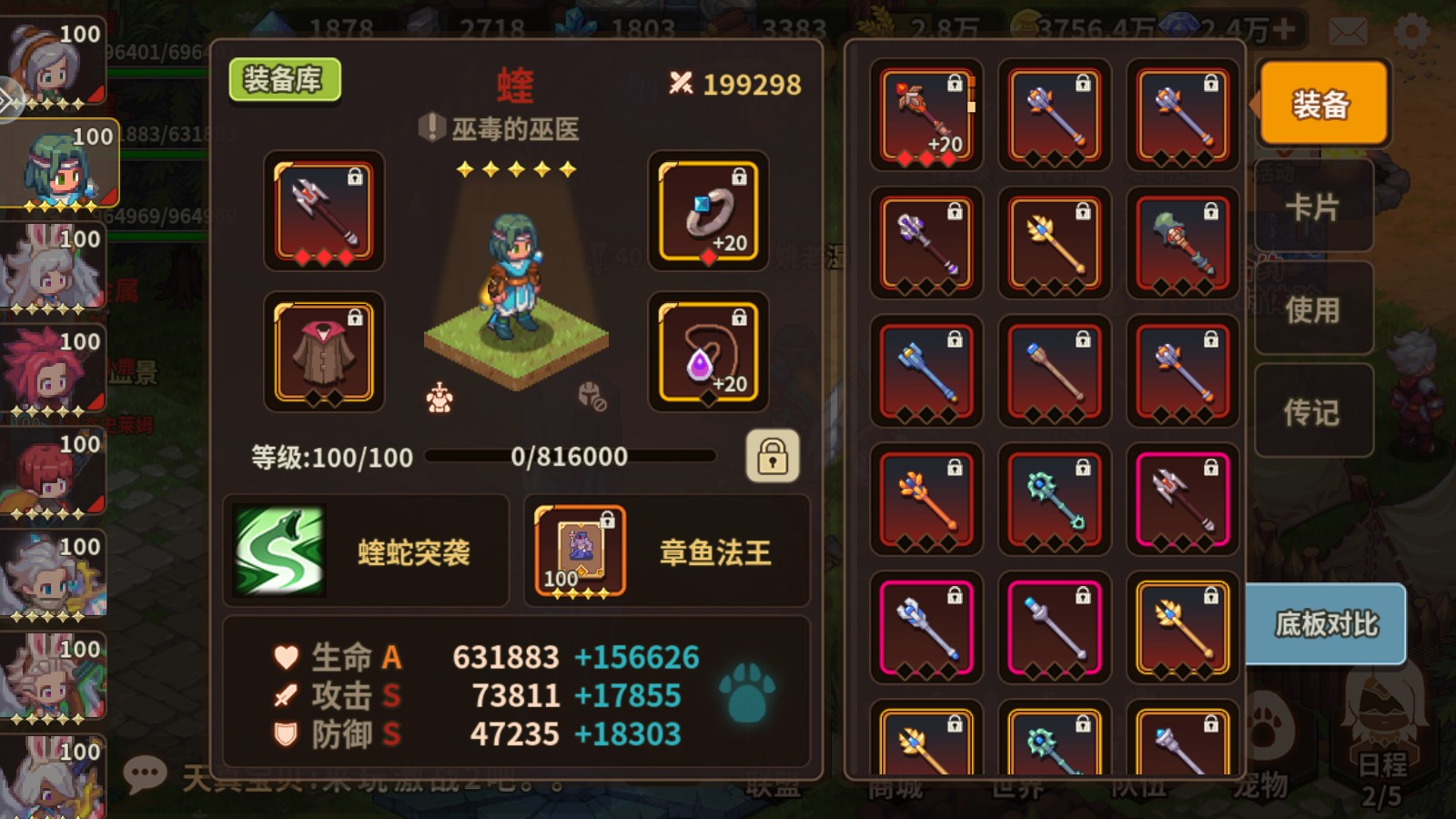Viewport: 1456px width, 819px height.
Task: Select the equipped purple gem necklace
Action: pyautogui.click(x=708, y=352)
